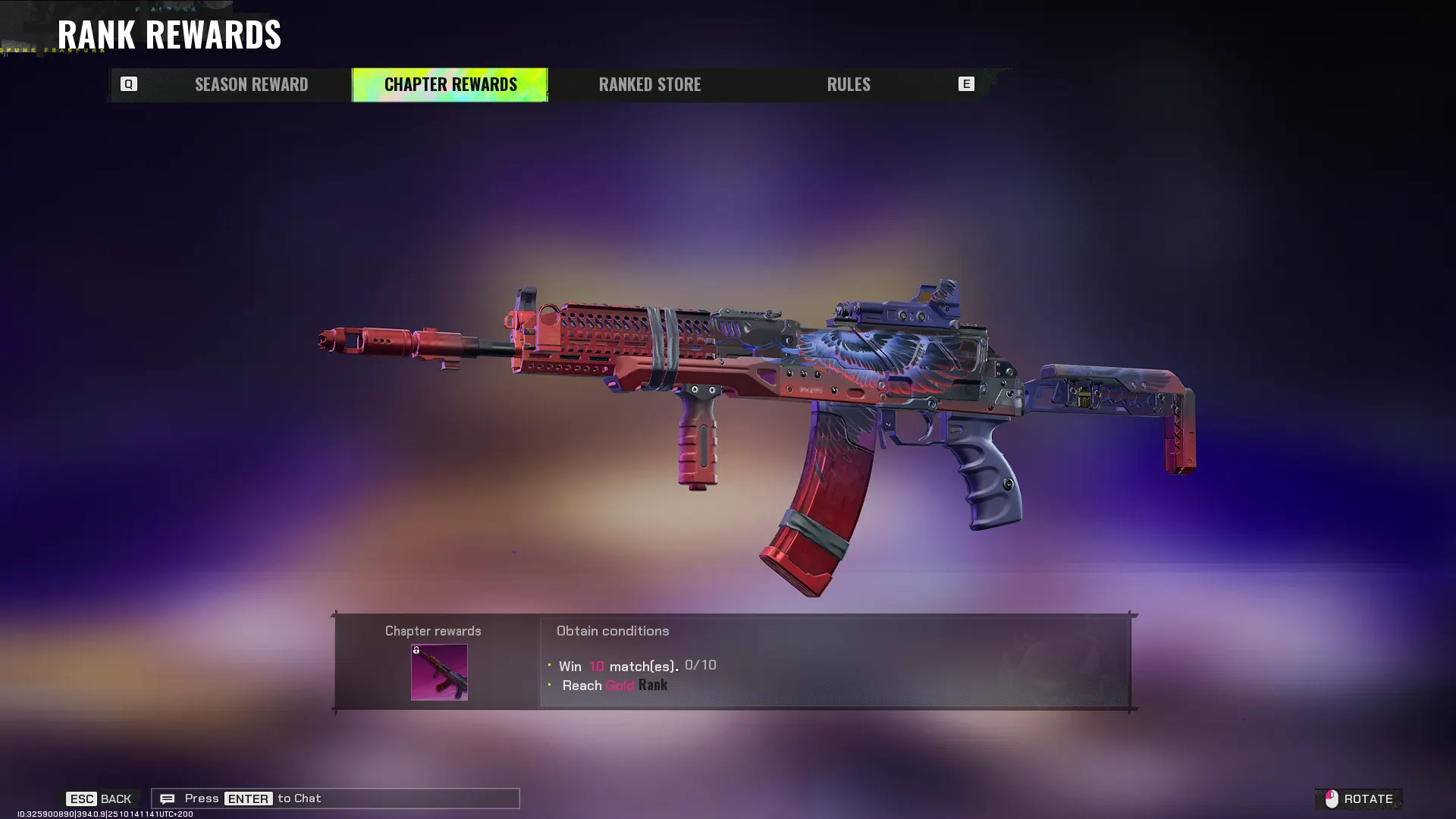Viewport: 1456px width, 819px height.
Task: Click the RANK REWARDS title
Action: (x=170, y=34)
